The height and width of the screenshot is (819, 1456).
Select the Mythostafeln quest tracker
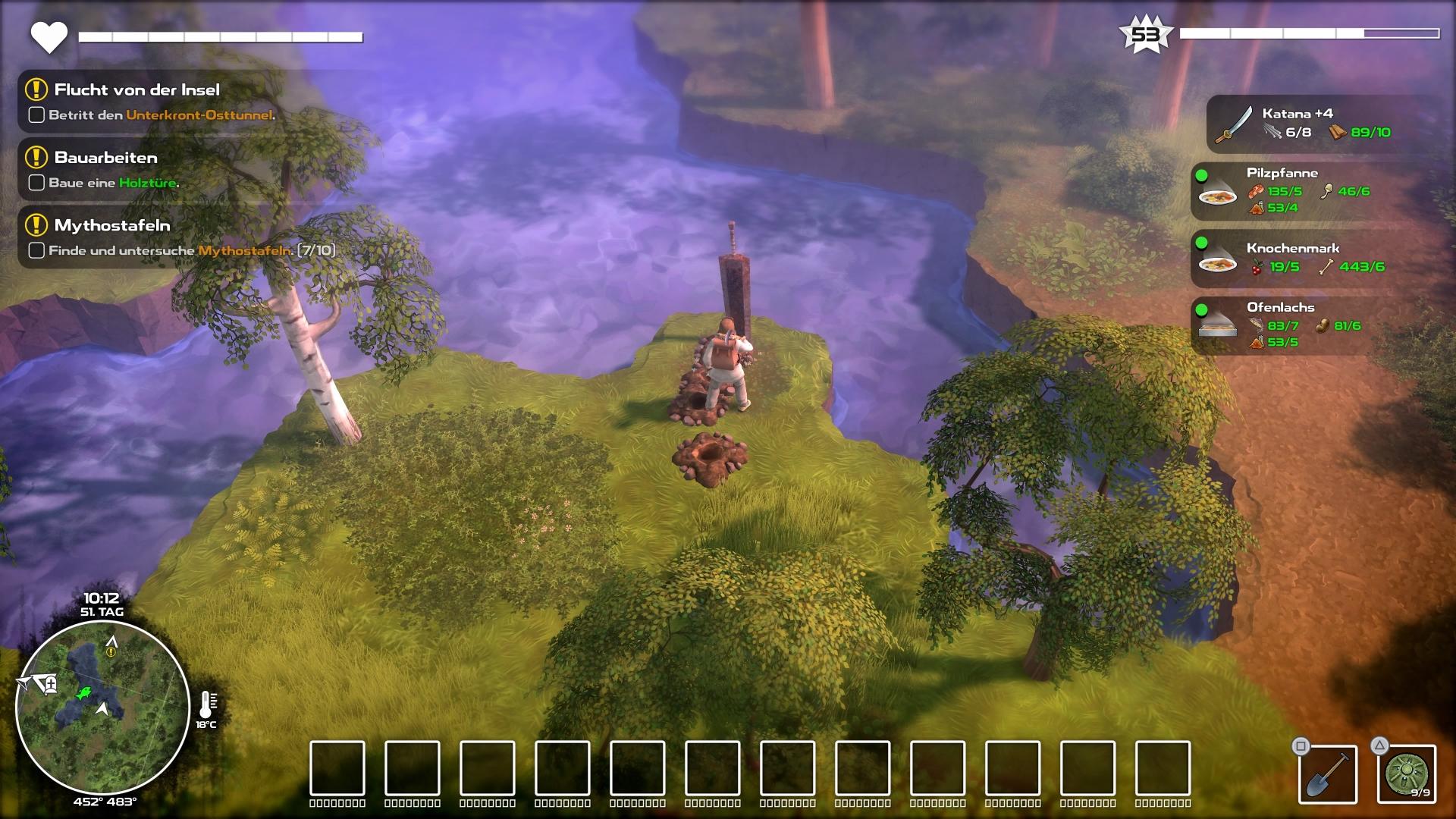[111, 225]
